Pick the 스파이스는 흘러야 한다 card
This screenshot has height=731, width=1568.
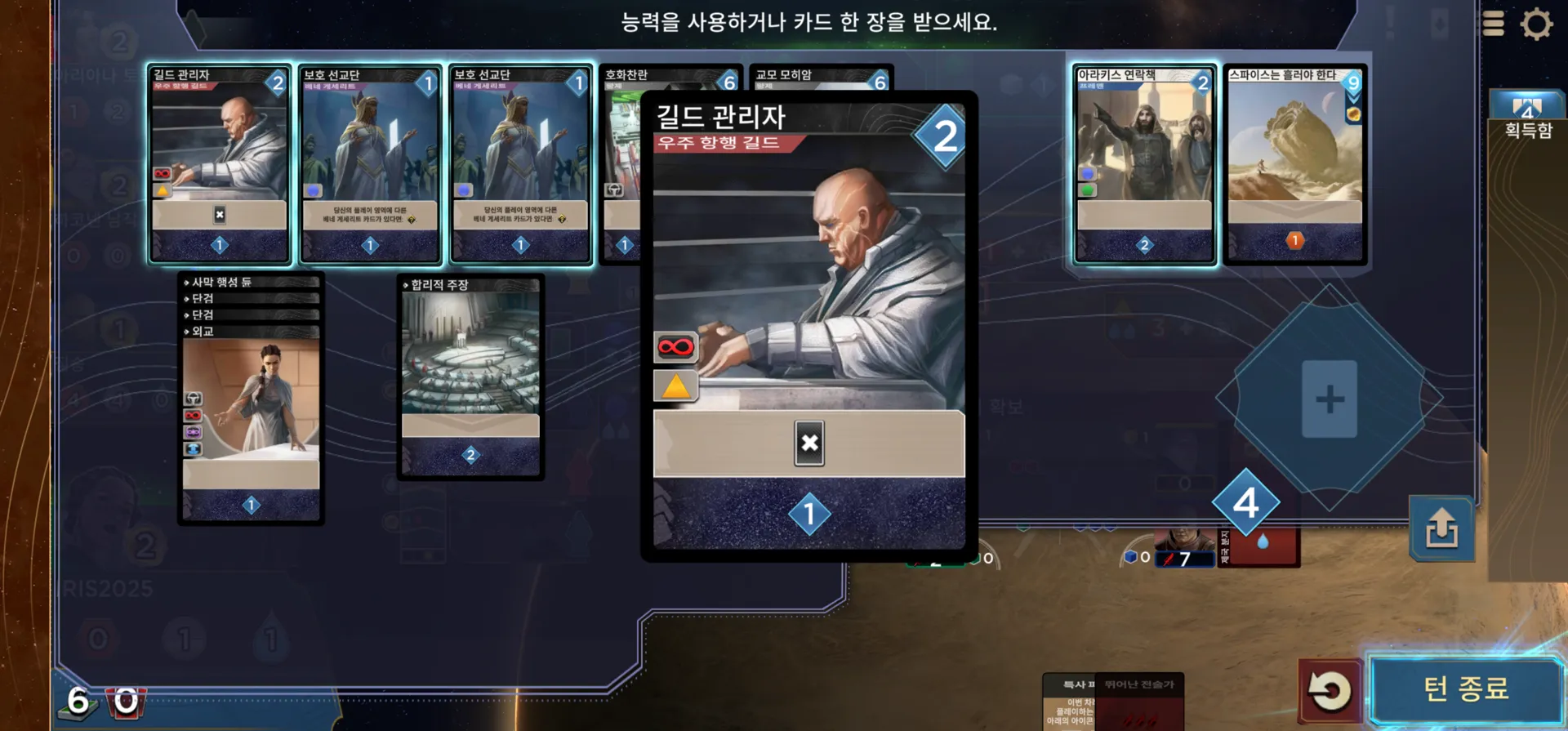click(x=1294, y=163)
